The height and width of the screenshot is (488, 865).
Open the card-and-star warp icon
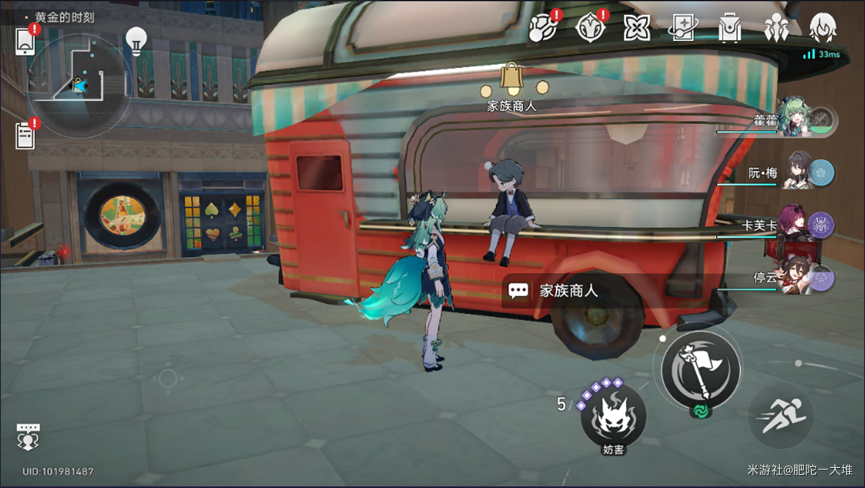point(684,28)
